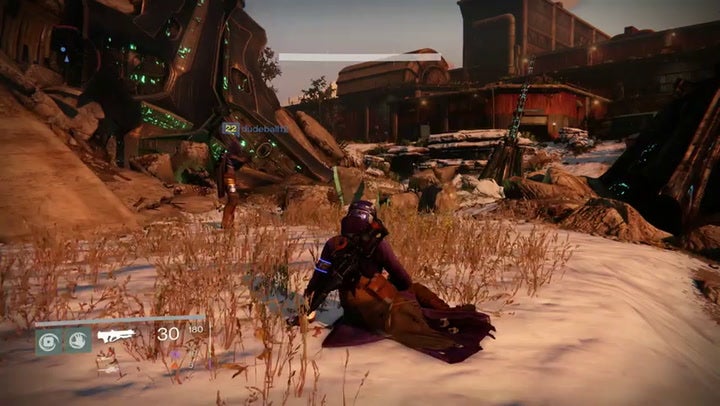Click the equipped rifle weapon icon
The height and width of the screenshot is (406, 720).
[116, 336]
